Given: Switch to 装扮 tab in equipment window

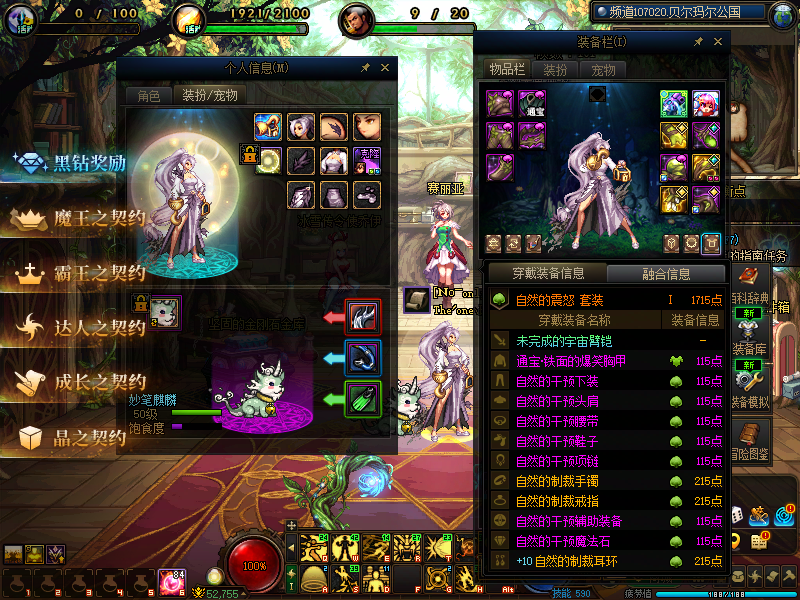Looking at the screenshot, I should coord(555,70).
